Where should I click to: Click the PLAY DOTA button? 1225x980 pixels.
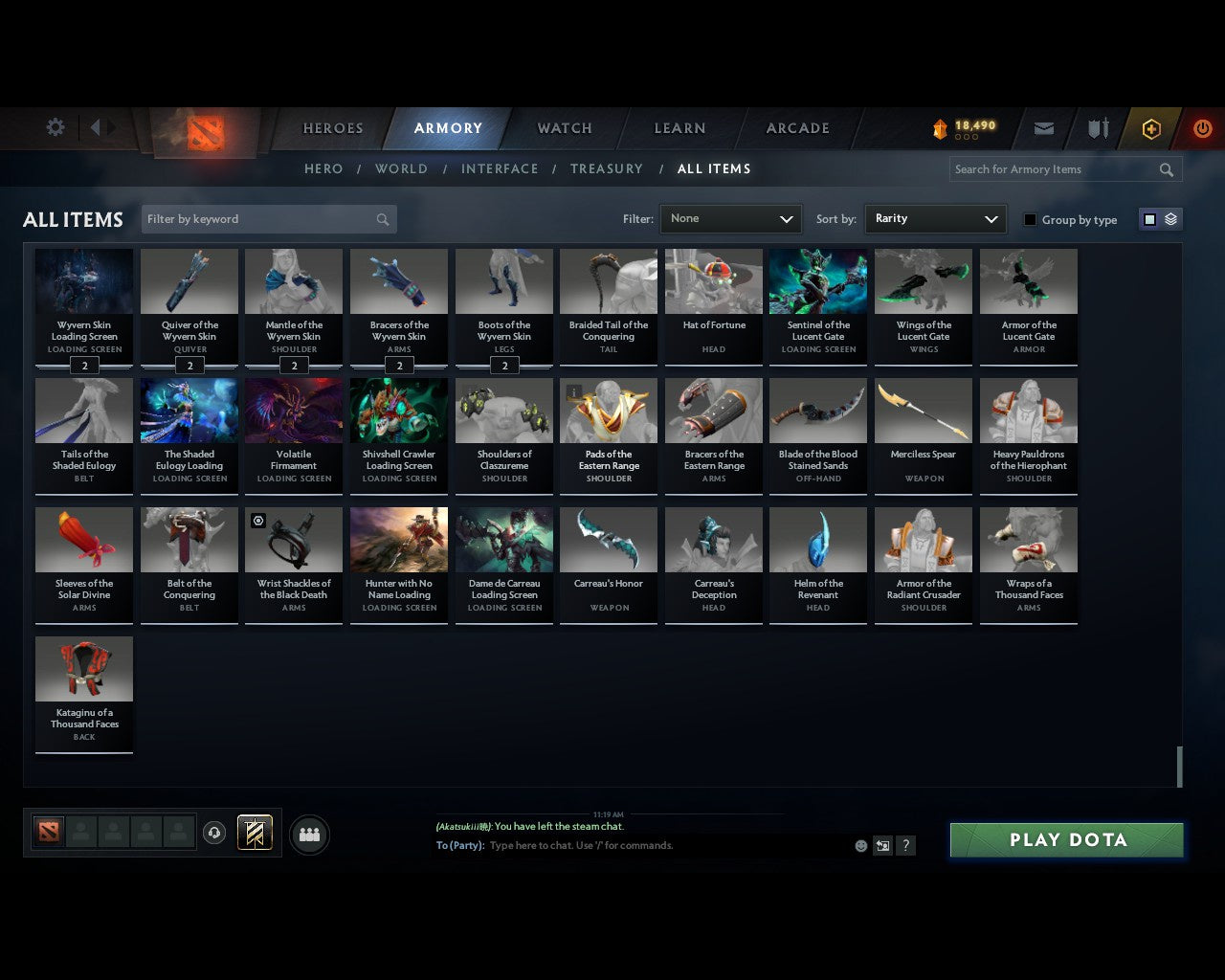(x=1065, y=840)
